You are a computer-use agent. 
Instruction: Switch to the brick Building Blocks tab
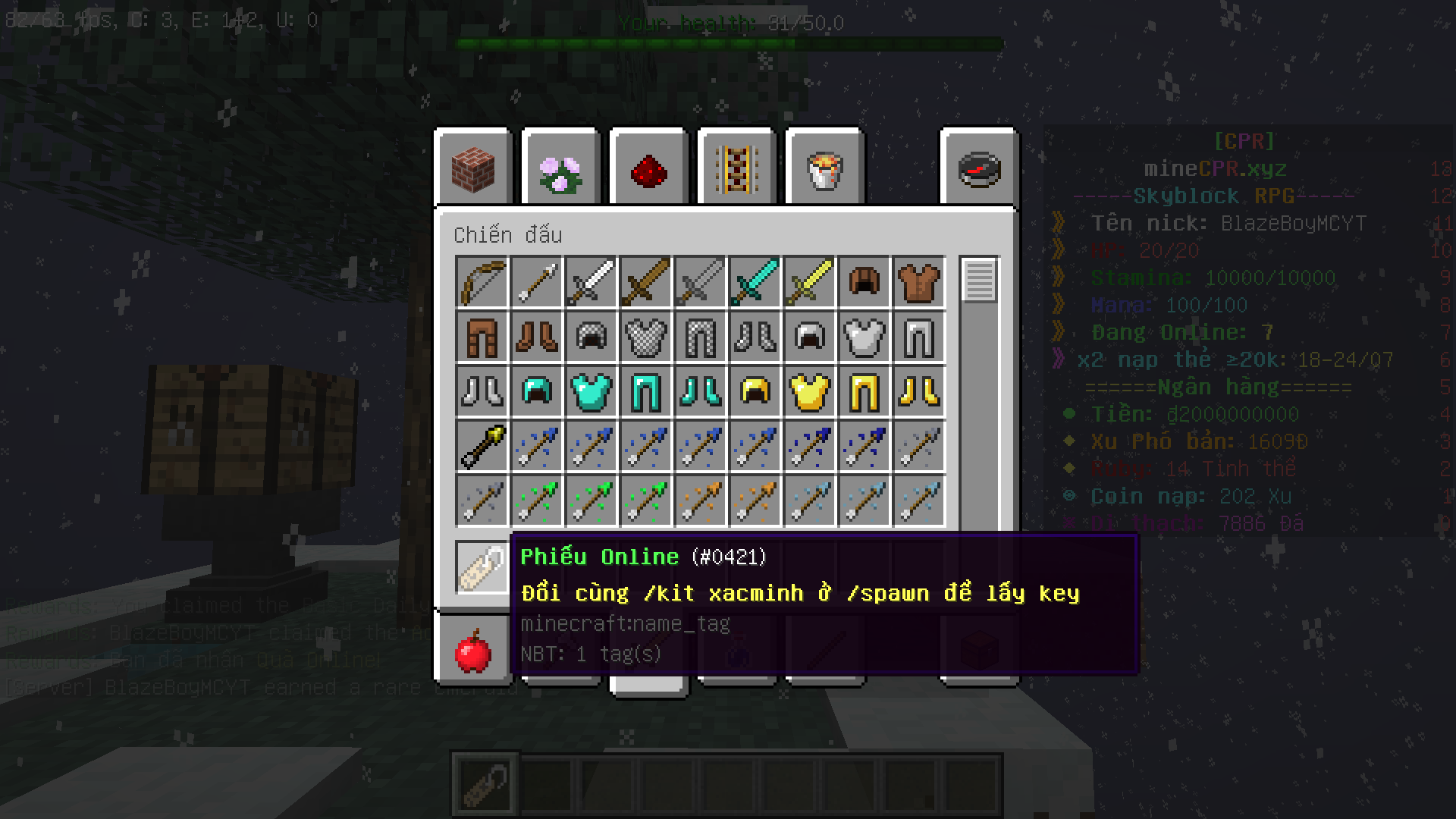473,168
